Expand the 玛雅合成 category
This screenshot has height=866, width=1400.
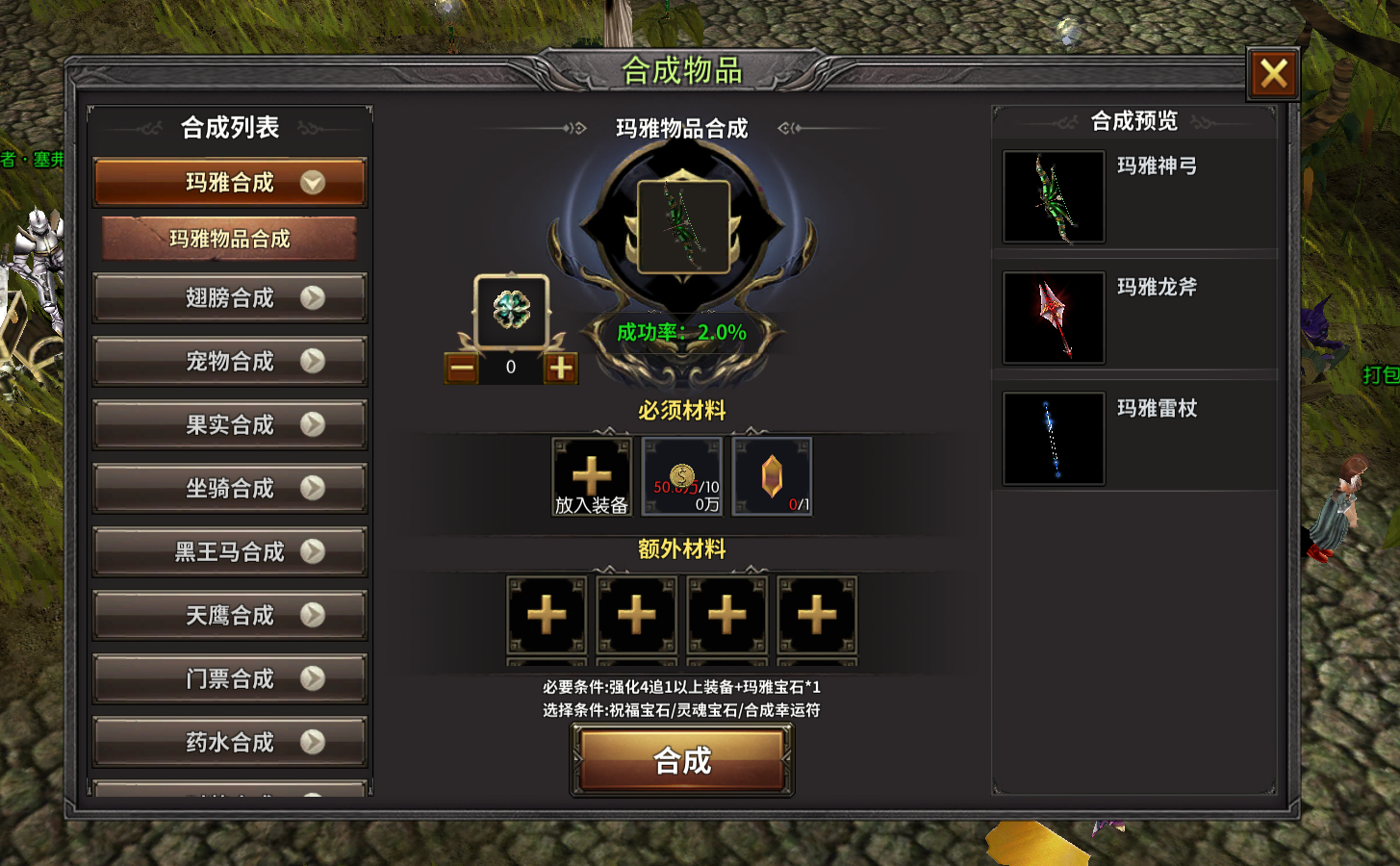[x=230, y=182]
